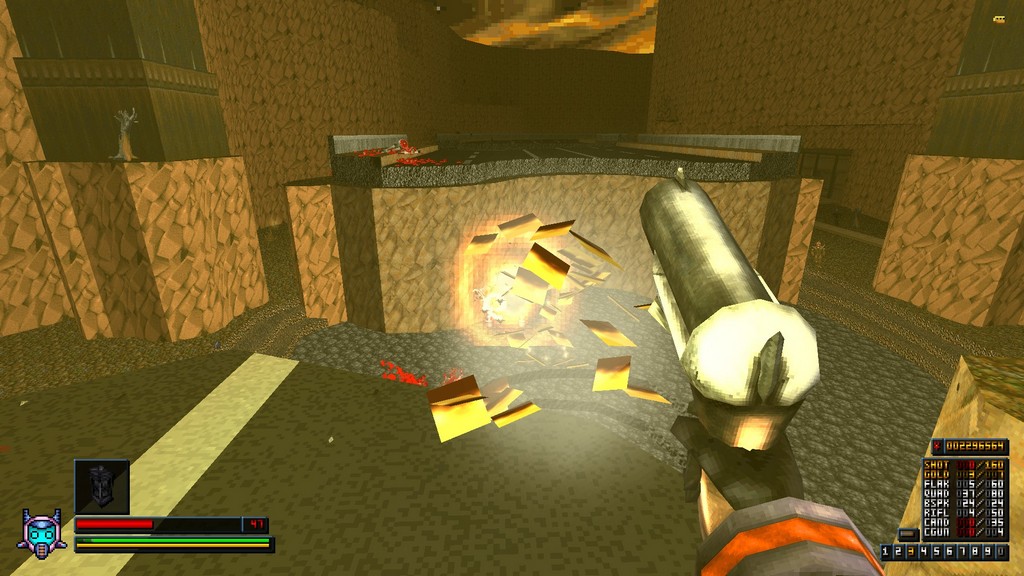Equip weapon slot 4
The height and width of the screenshot is (576, 1024).
924,552
